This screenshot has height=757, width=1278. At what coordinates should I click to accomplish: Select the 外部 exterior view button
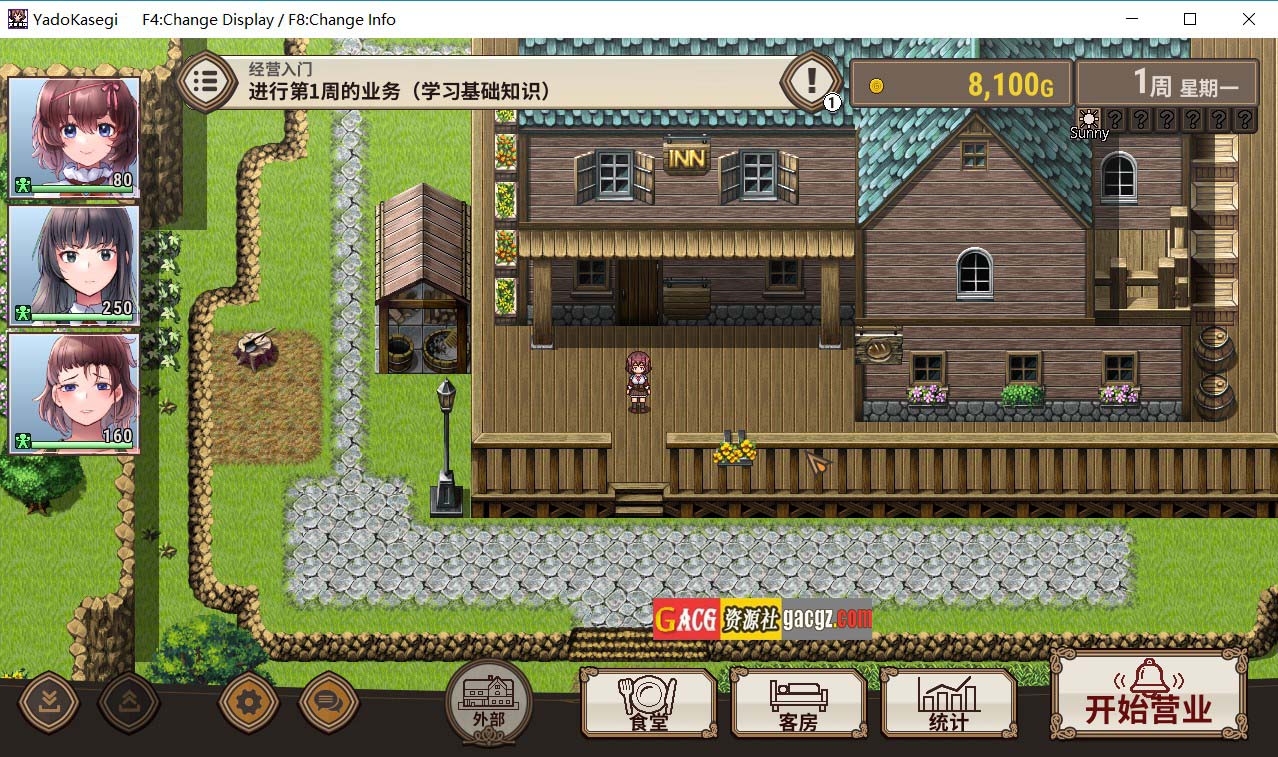489,702
